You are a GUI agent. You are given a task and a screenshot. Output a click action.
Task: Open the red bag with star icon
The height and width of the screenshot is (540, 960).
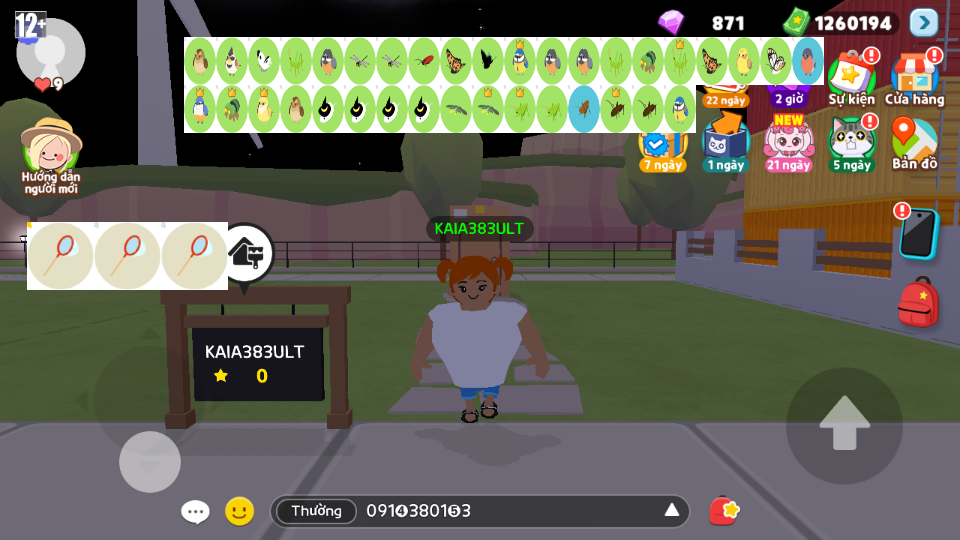[723, 511]
